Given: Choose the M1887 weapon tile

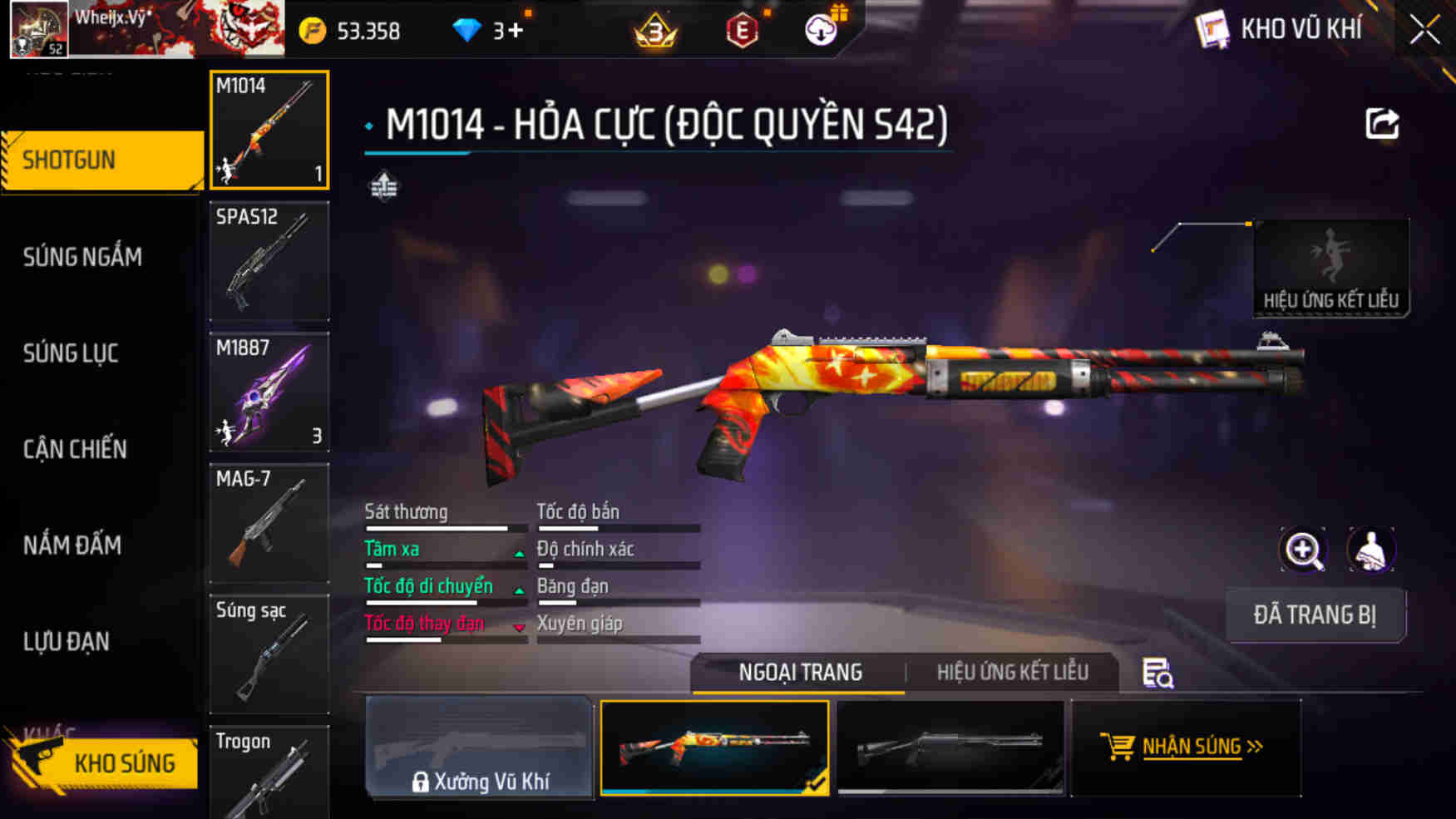Looking at the screenshot, I should pyautogui.click(x=269, y=392).
